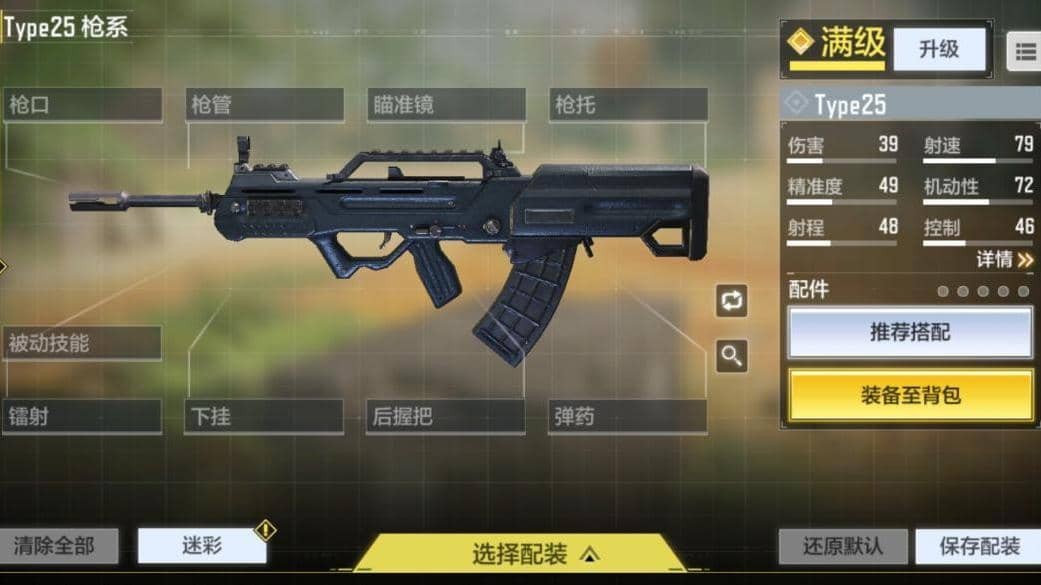Choose the 下挂 underbarrel attachment slot
Viewport: 1041px width, 585px height.
[x=264, y=417]
